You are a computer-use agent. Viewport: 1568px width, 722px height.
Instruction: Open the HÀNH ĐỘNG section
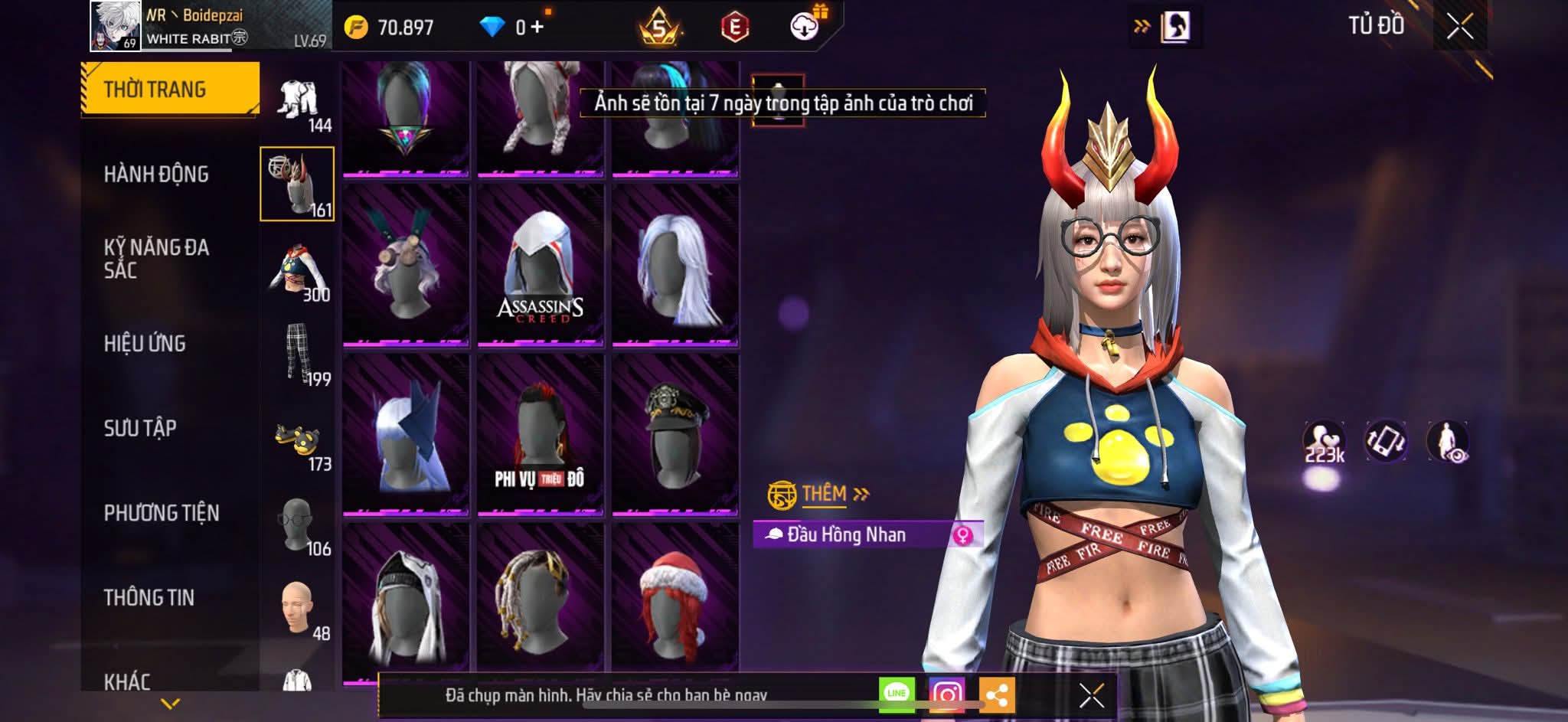(x=156, y=175)
